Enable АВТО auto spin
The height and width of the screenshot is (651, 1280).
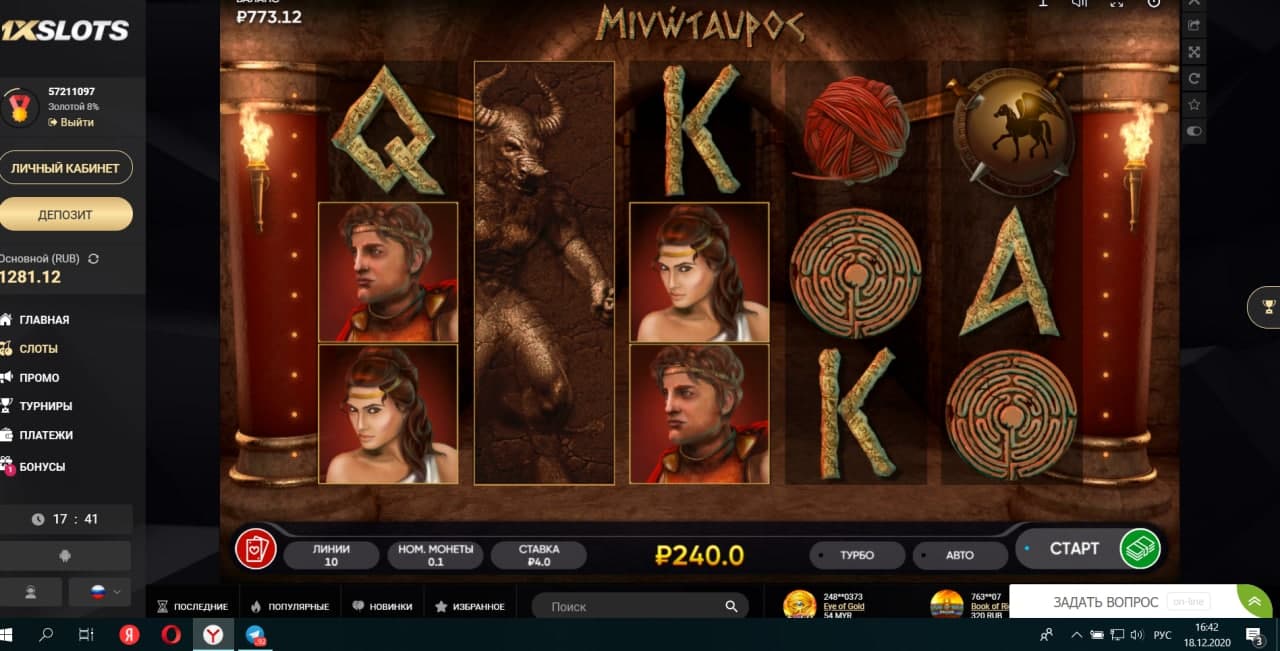(959, 555)
